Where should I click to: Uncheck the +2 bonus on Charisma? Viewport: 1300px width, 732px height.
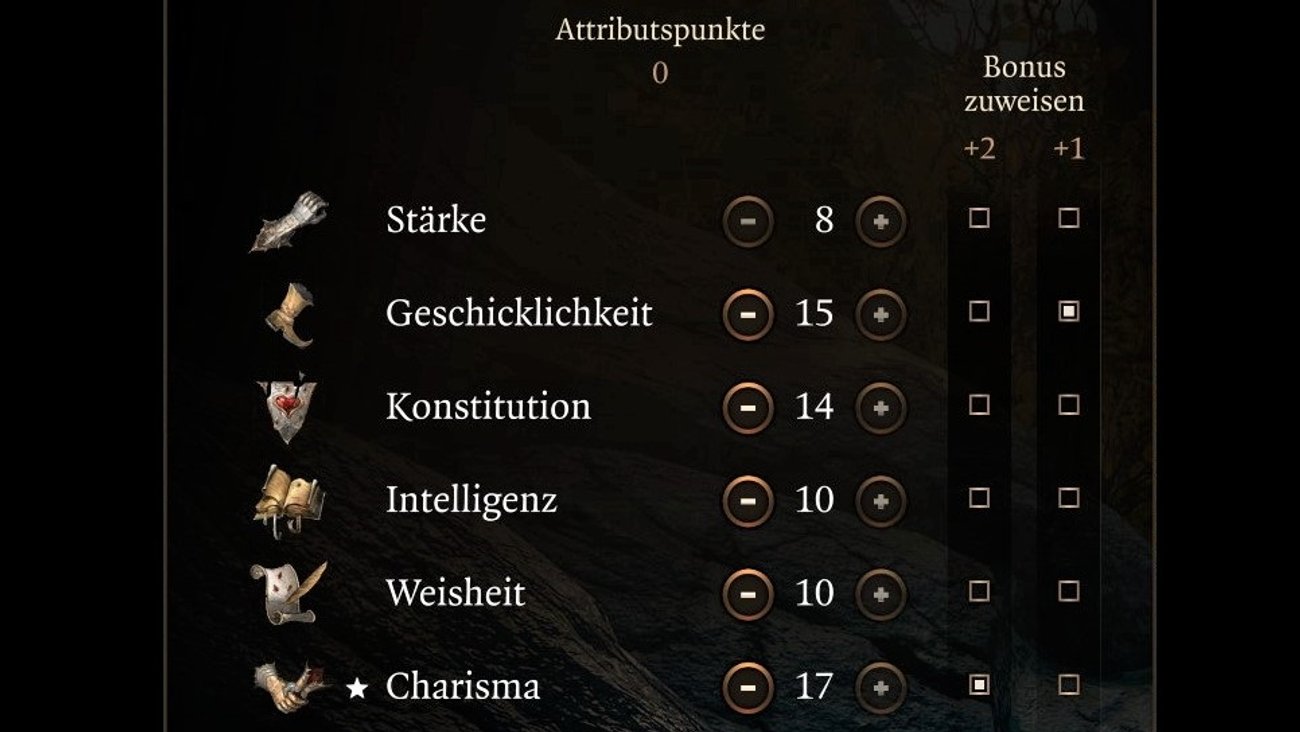[x=979, y=685]
